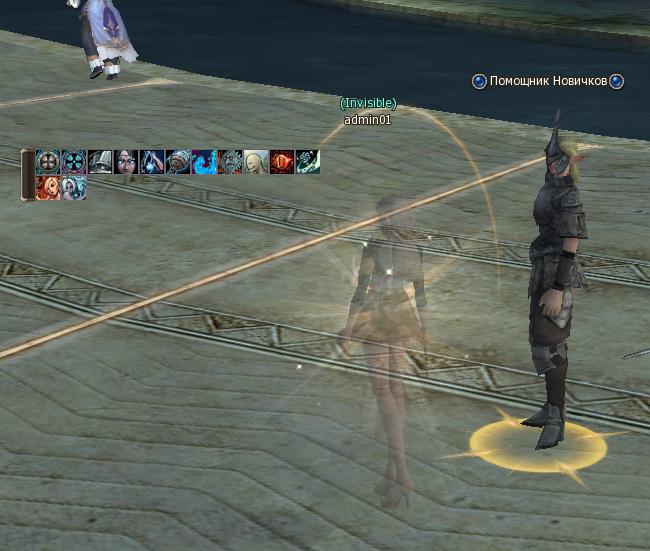Click the blue wave buff icon
The height and width of the screenshot is (551, 650).
[x=204, y=162]
